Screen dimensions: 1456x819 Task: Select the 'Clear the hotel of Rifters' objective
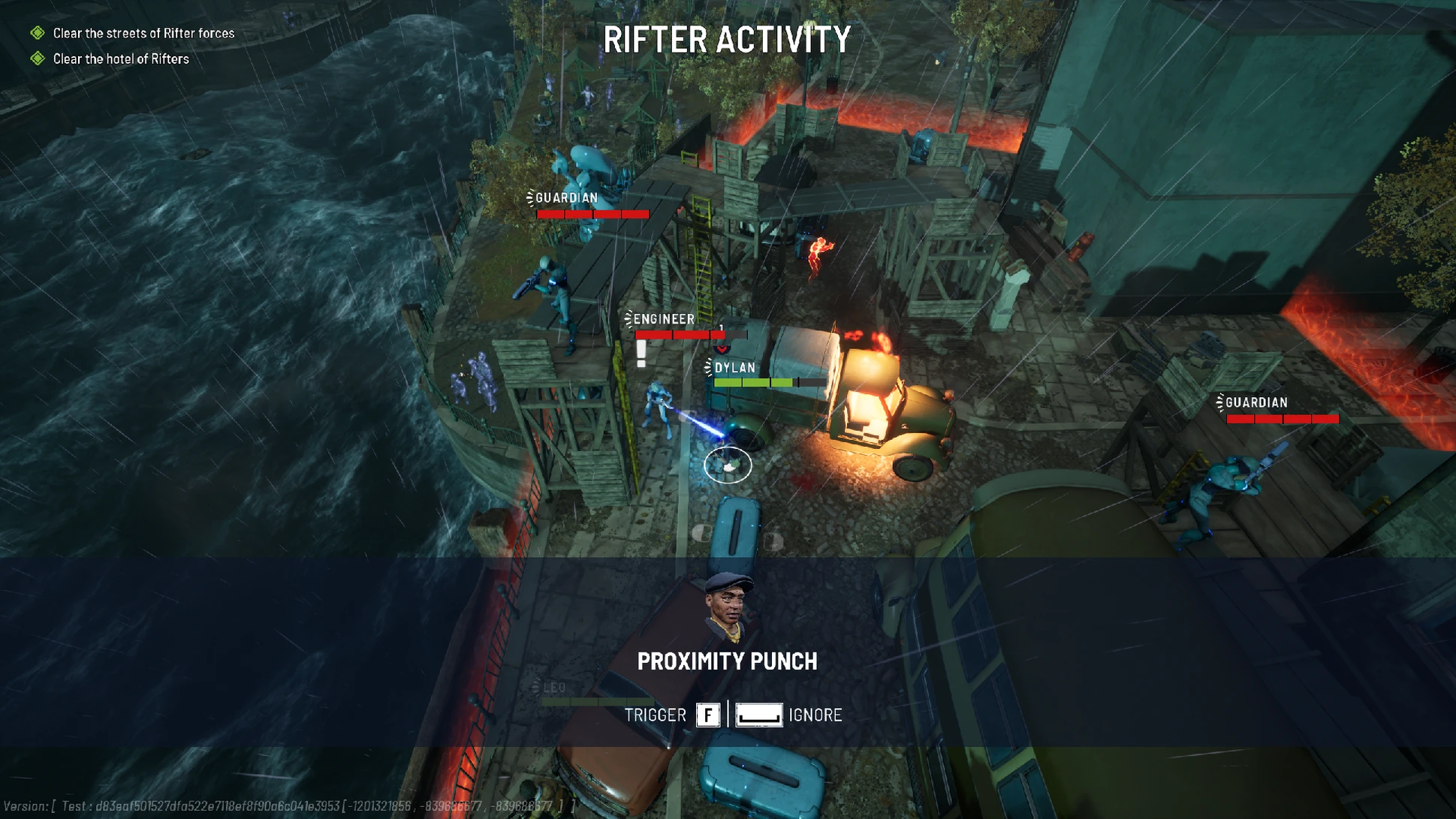[x=120, y=59]
